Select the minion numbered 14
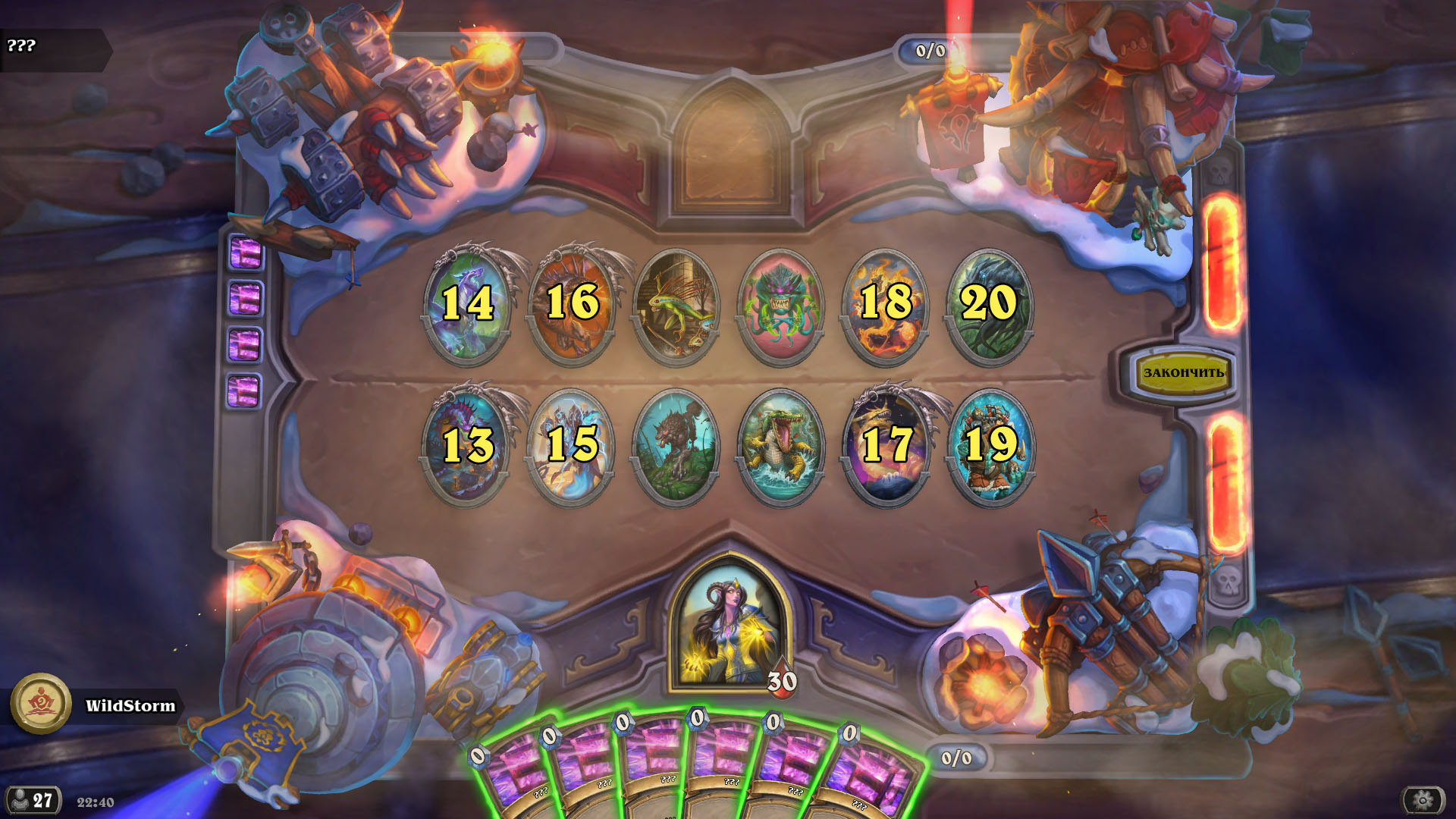Image resolution: width=1456 pixels, height=819 pixels. point(467,306)
